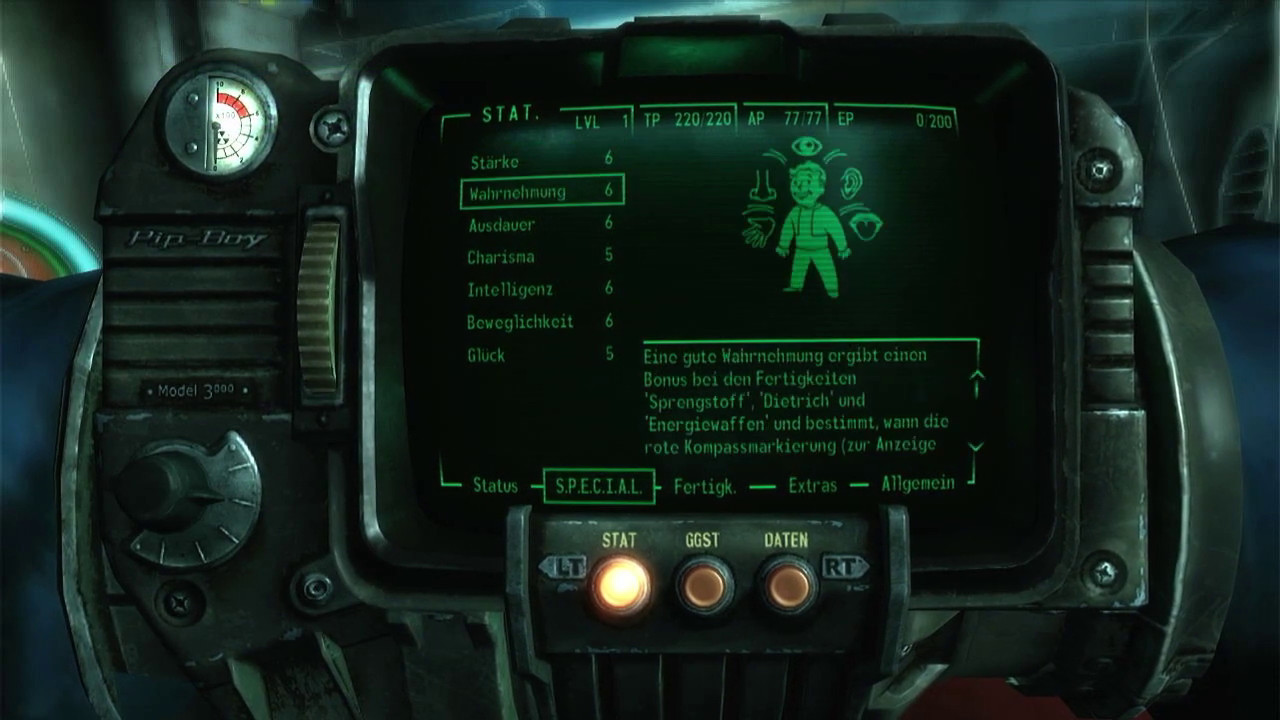Open the S.P.E.C.I.A.L. tab
1280x720 pixels.
(x=599, y=487)
